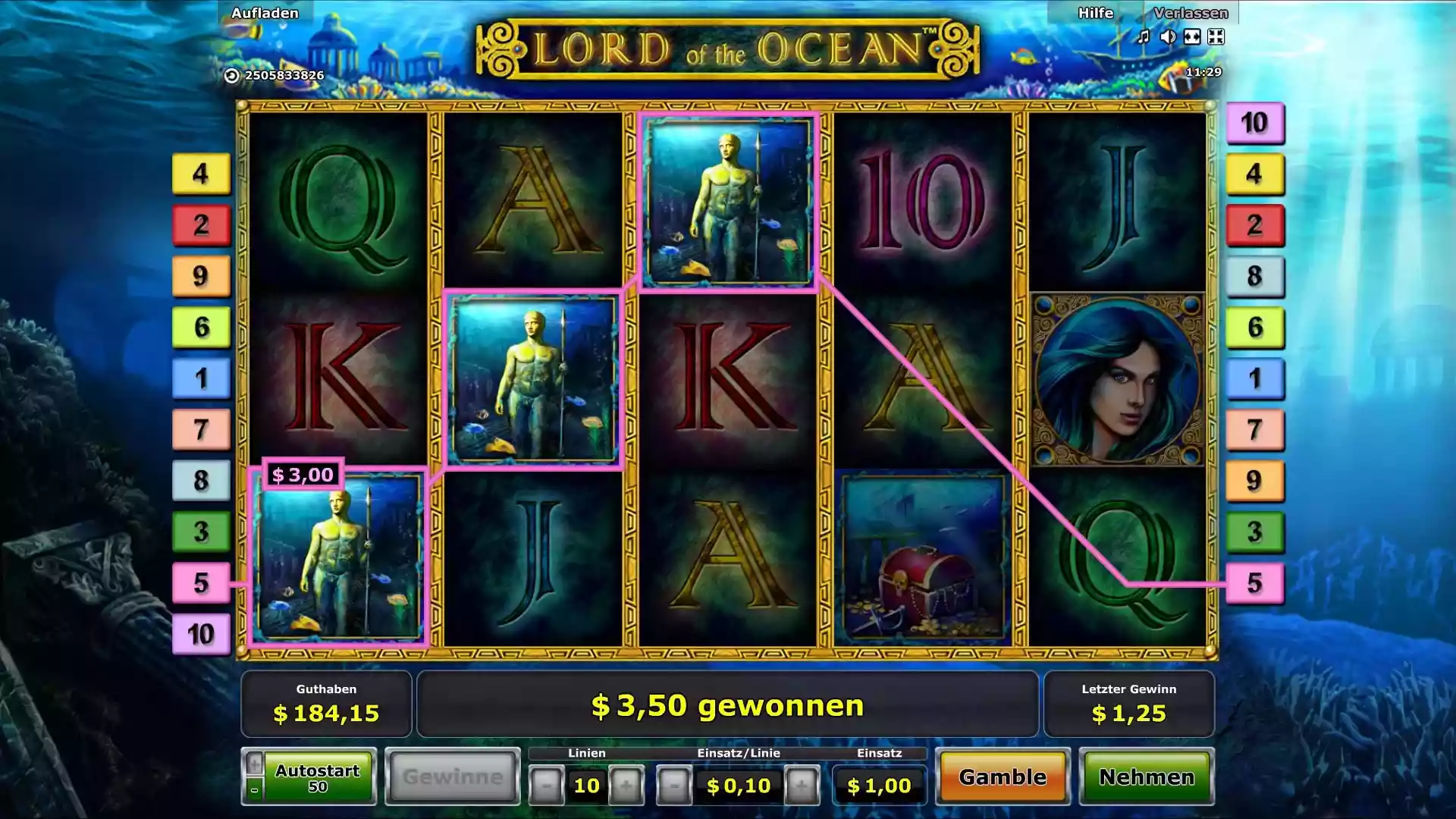
Task: Click the $3,50 gewonnen win display
Action: (728, 705)
